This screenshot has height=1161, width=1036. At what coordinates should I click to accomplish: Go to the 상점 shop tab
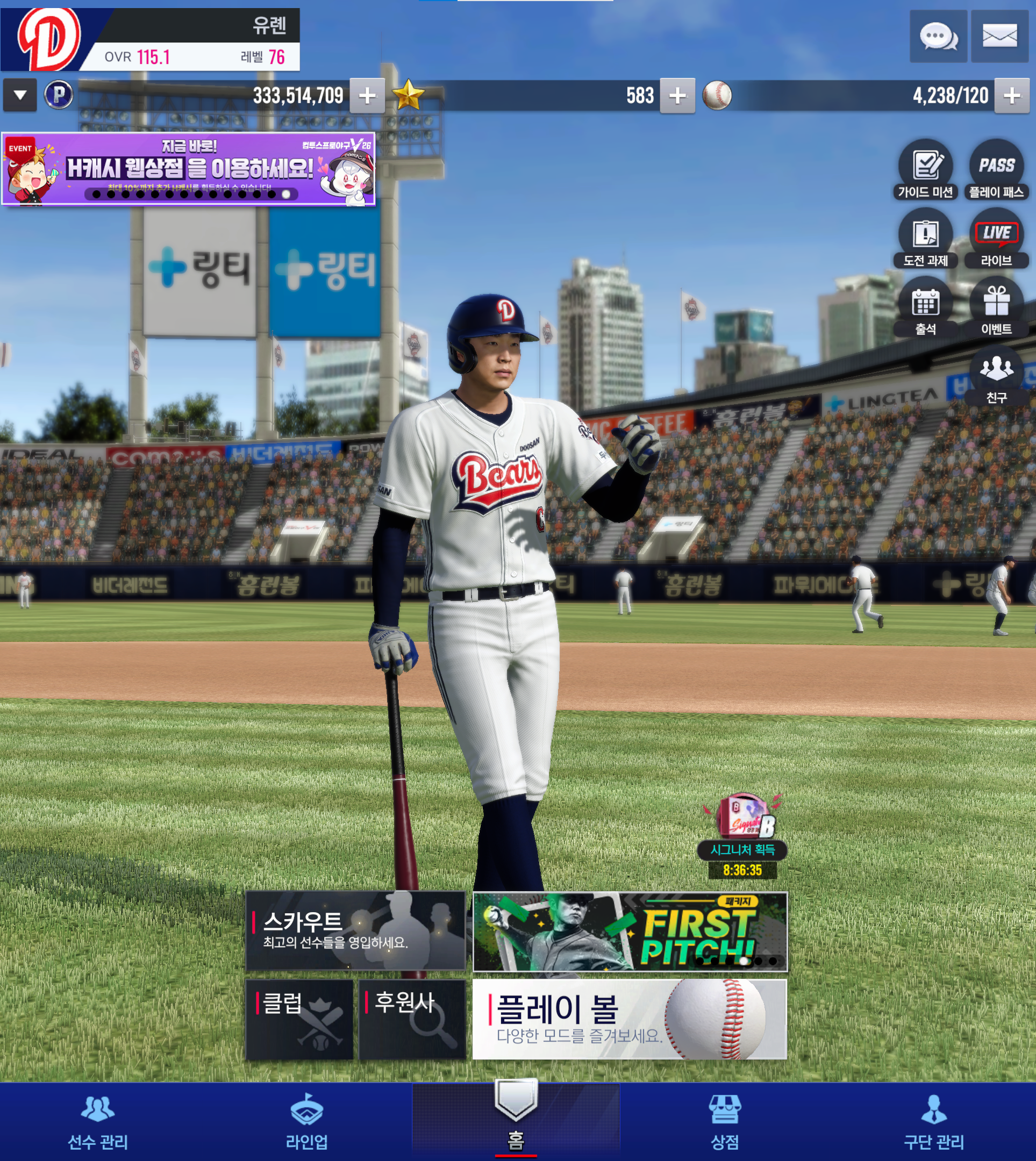pos(725,1122)
